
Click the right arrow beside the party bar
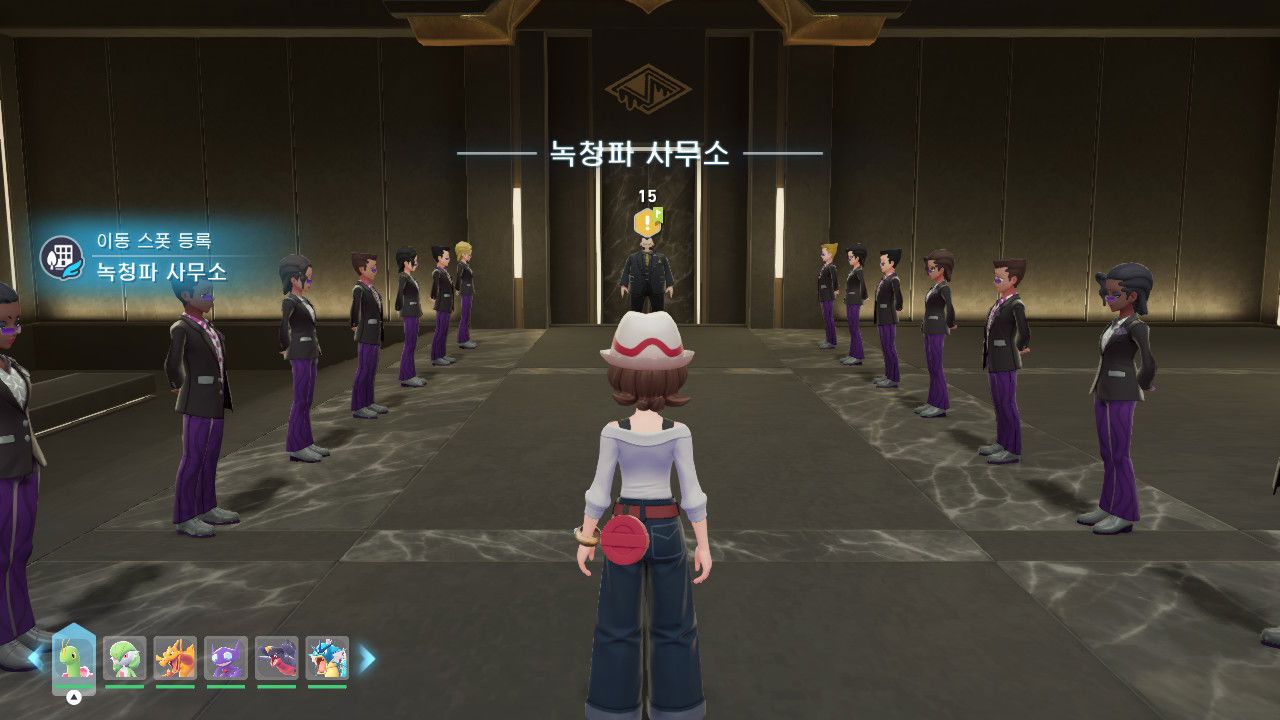click(367, 658)
